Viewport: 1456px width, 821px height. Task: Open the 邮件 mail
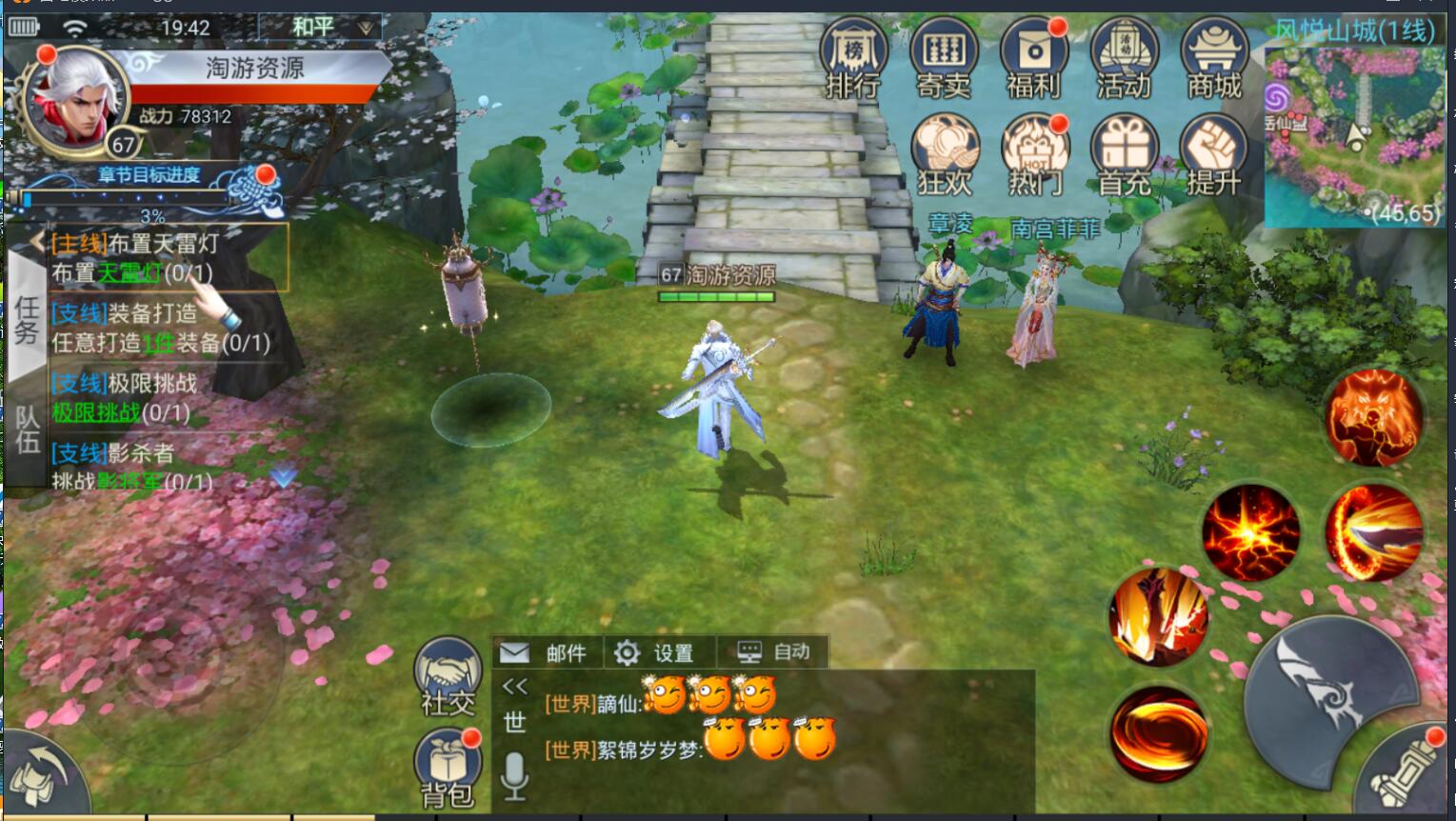coord(546,652)
